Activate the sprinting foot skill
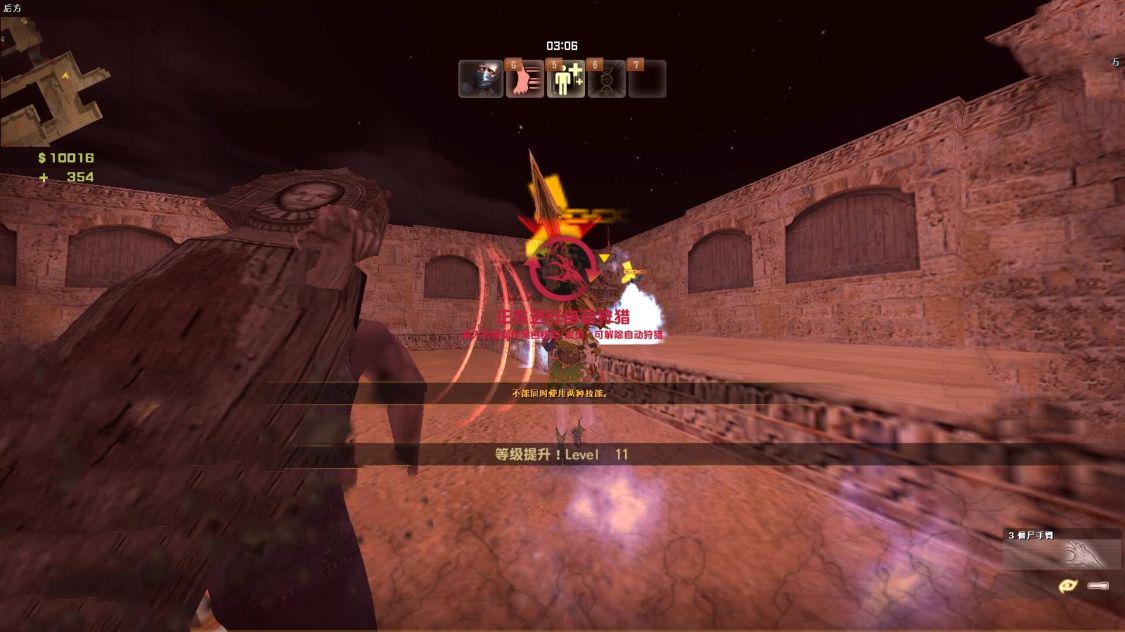 click(524, 79)
